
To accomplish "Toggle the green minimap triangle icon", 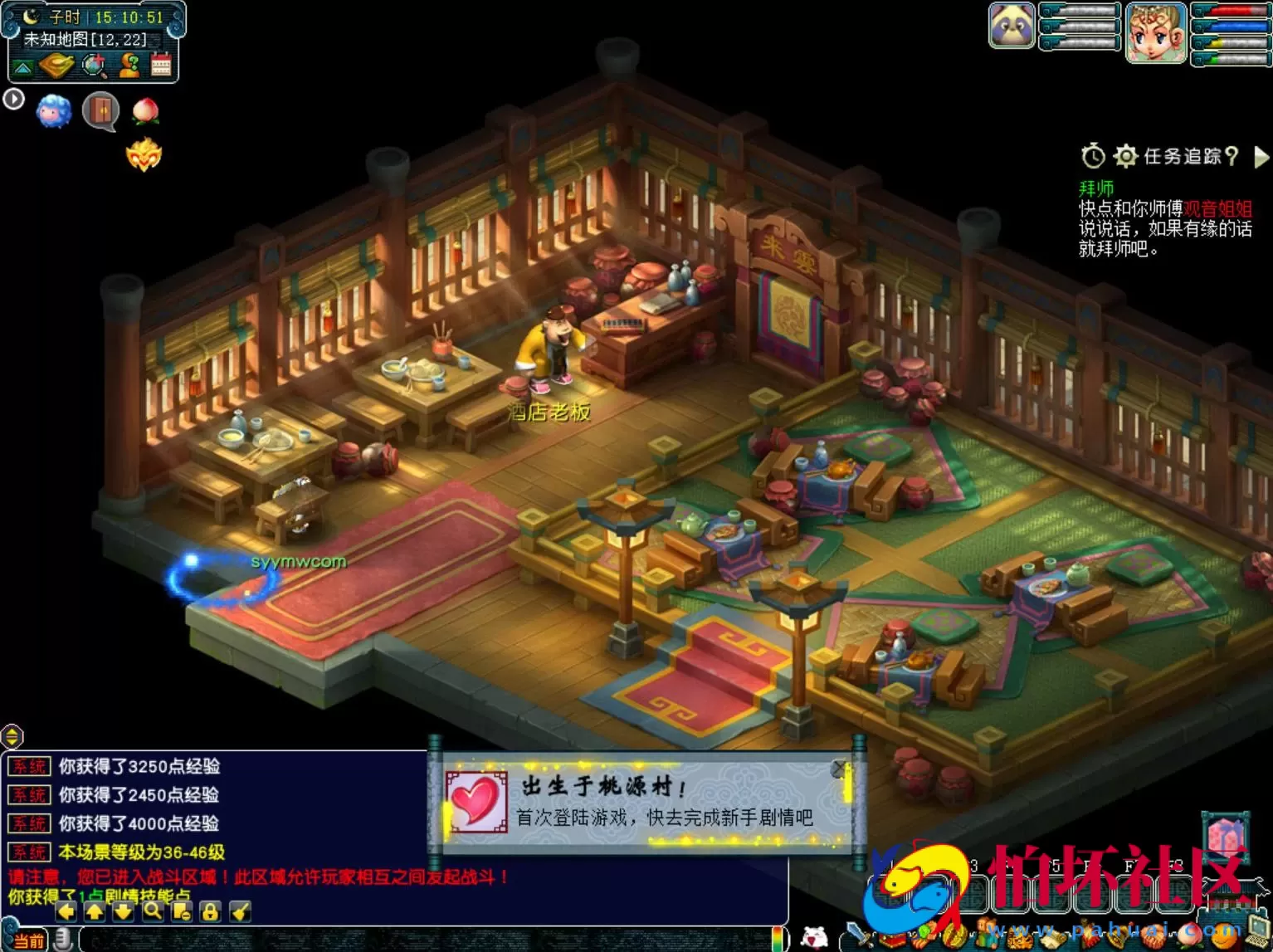I will point(22,66).
